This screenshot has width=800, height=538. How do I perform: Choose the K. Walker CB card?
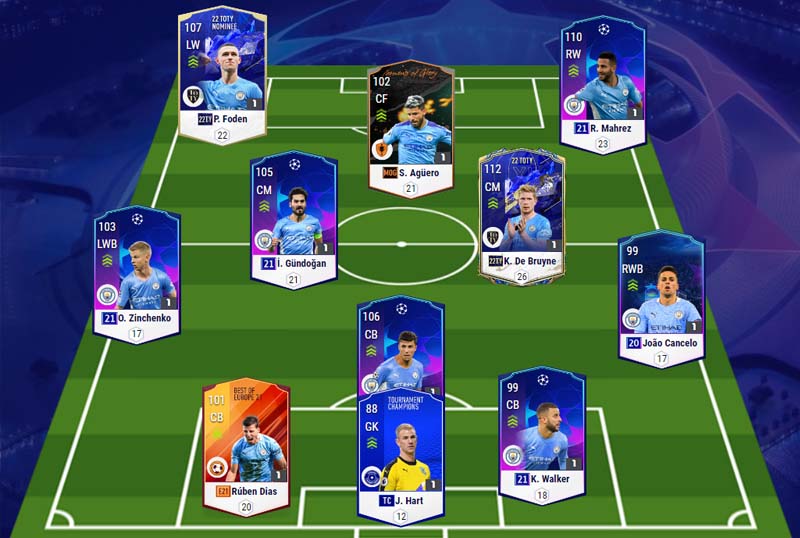[x=541, y=430]
